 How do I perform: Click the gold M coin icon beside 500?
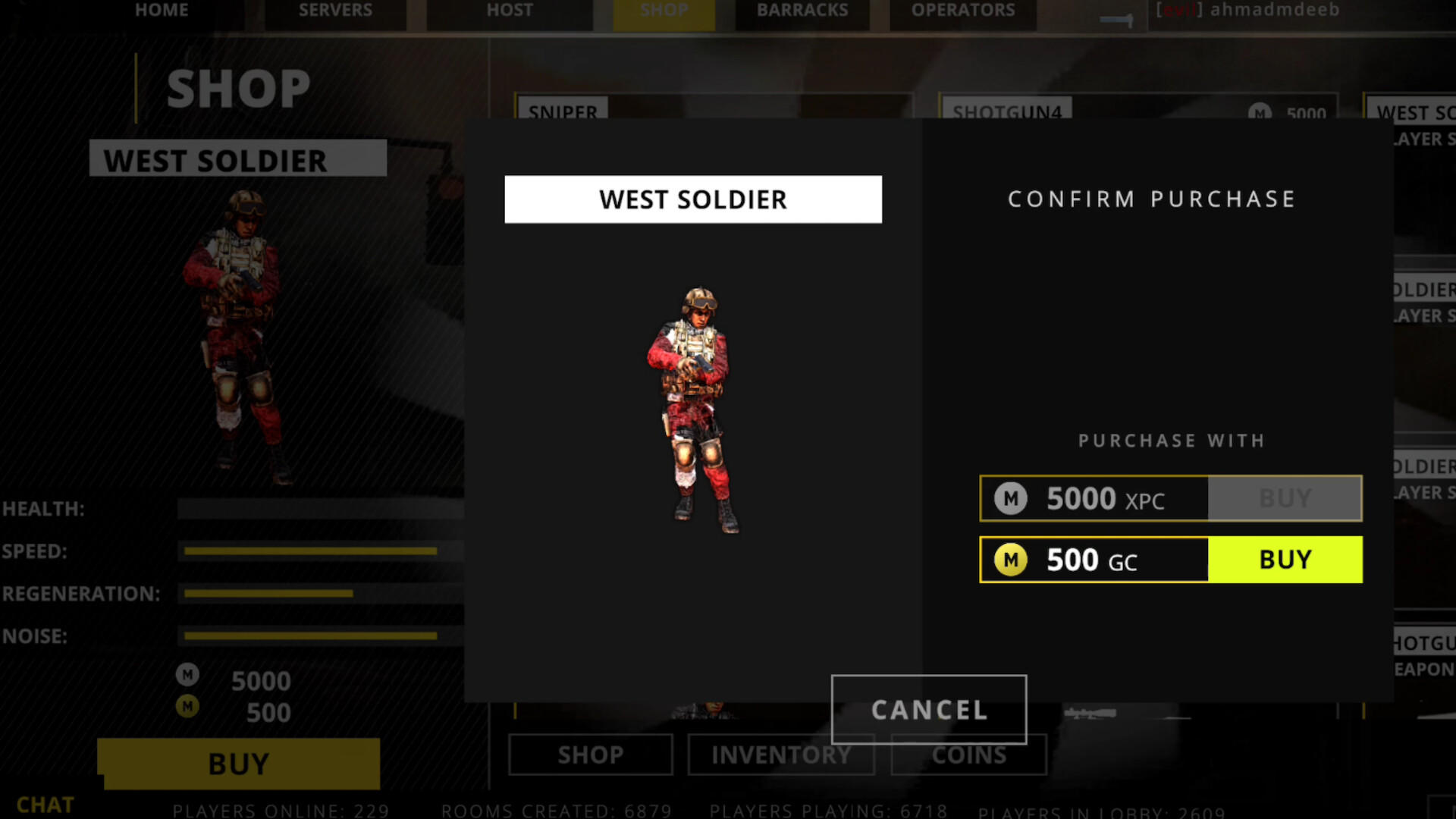pyautogui.click(x=187, y=707)
